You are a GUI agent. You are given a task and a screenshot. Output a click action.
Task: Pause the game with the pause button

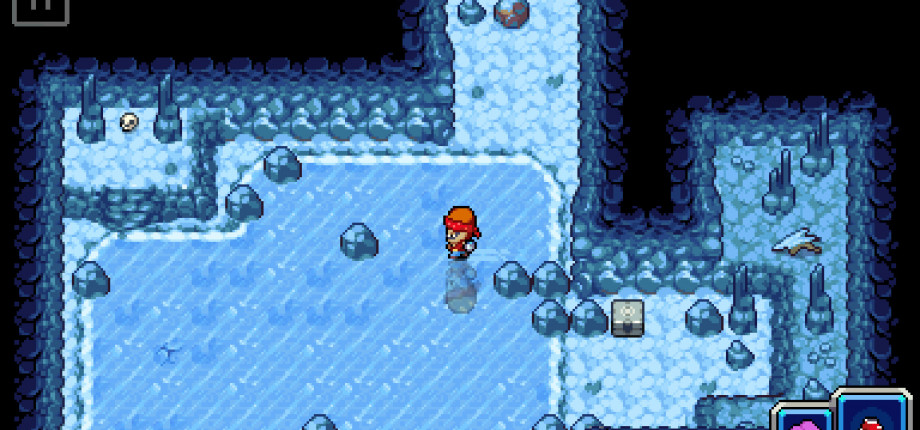pyautogui.click(x=42, y=8)
